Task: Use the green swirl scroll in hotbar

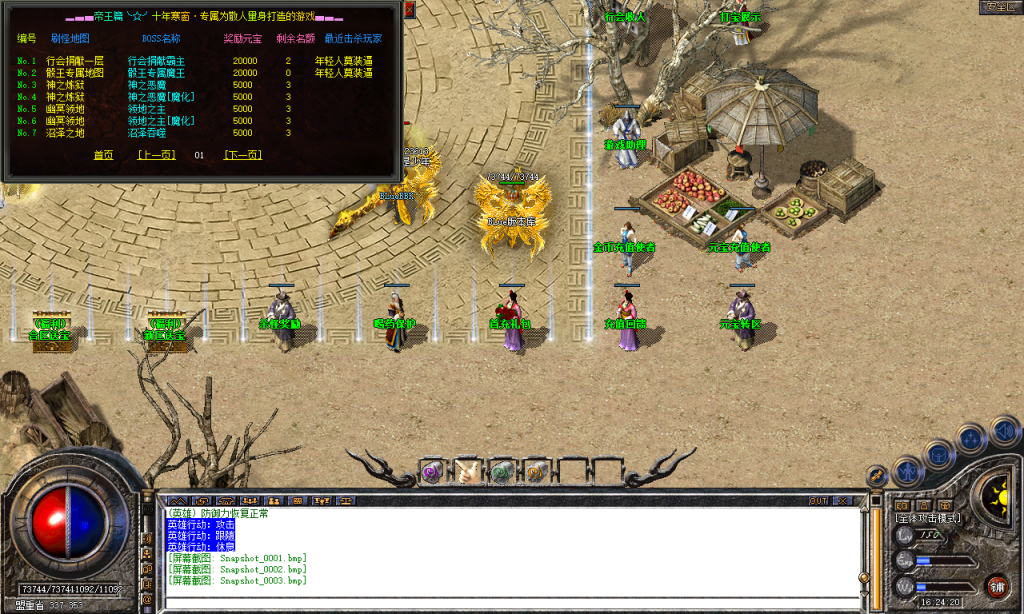Action: click(x=502, y=471)
